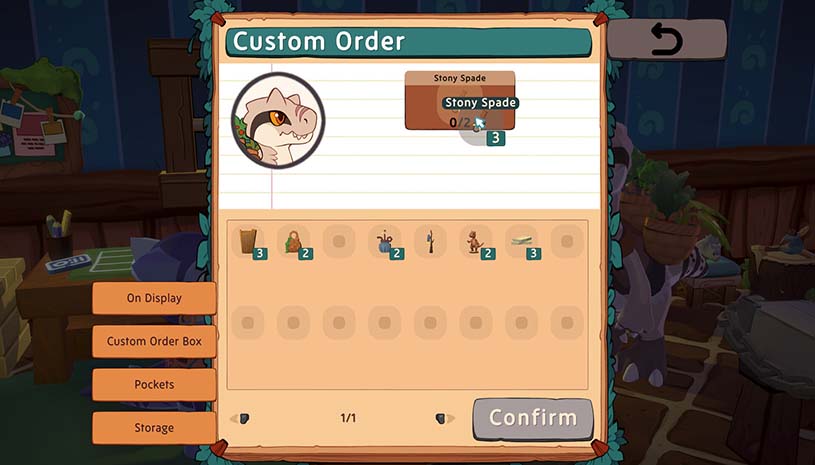Go to the next inventory page
The width and height of the screenshot is (815, 465).
440,418
